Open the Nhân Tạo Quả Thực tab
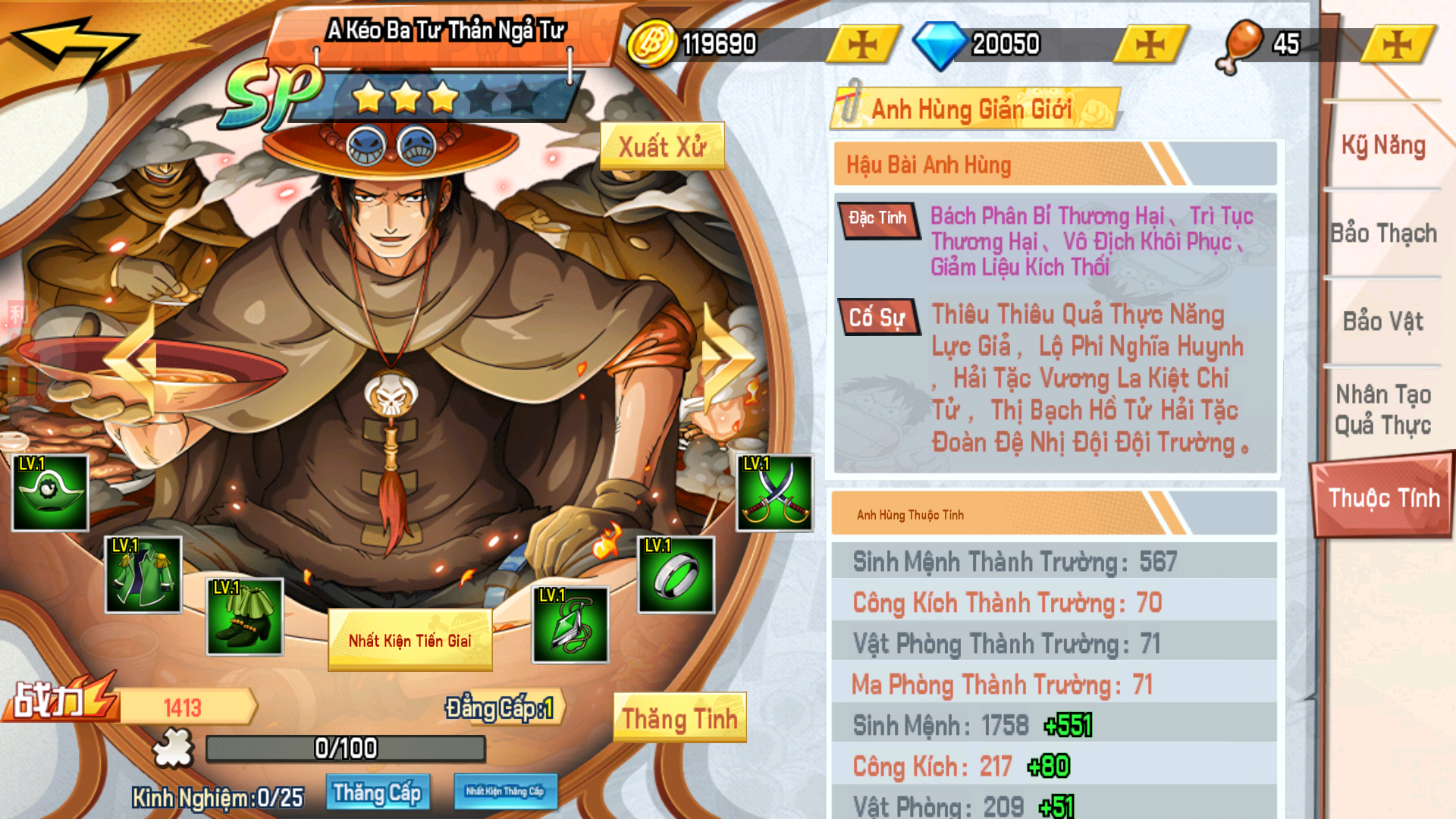The image size is (1456, 819). (x=1382, y=409)
